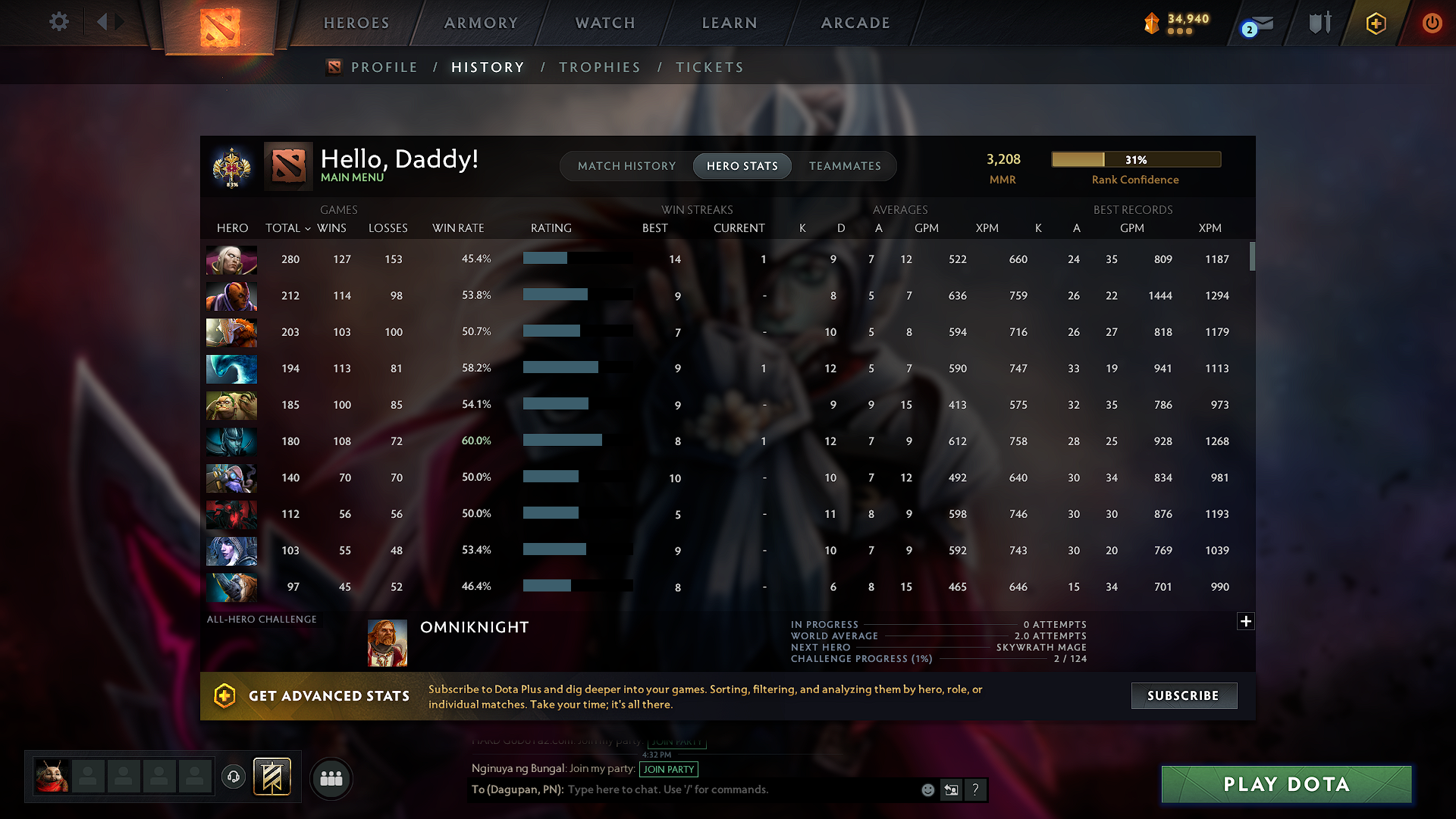Viewport: 1456px width, 819px height.
Task: Click the chat help question mark icon
Action: pyautogui.click(x=976, y=789)
